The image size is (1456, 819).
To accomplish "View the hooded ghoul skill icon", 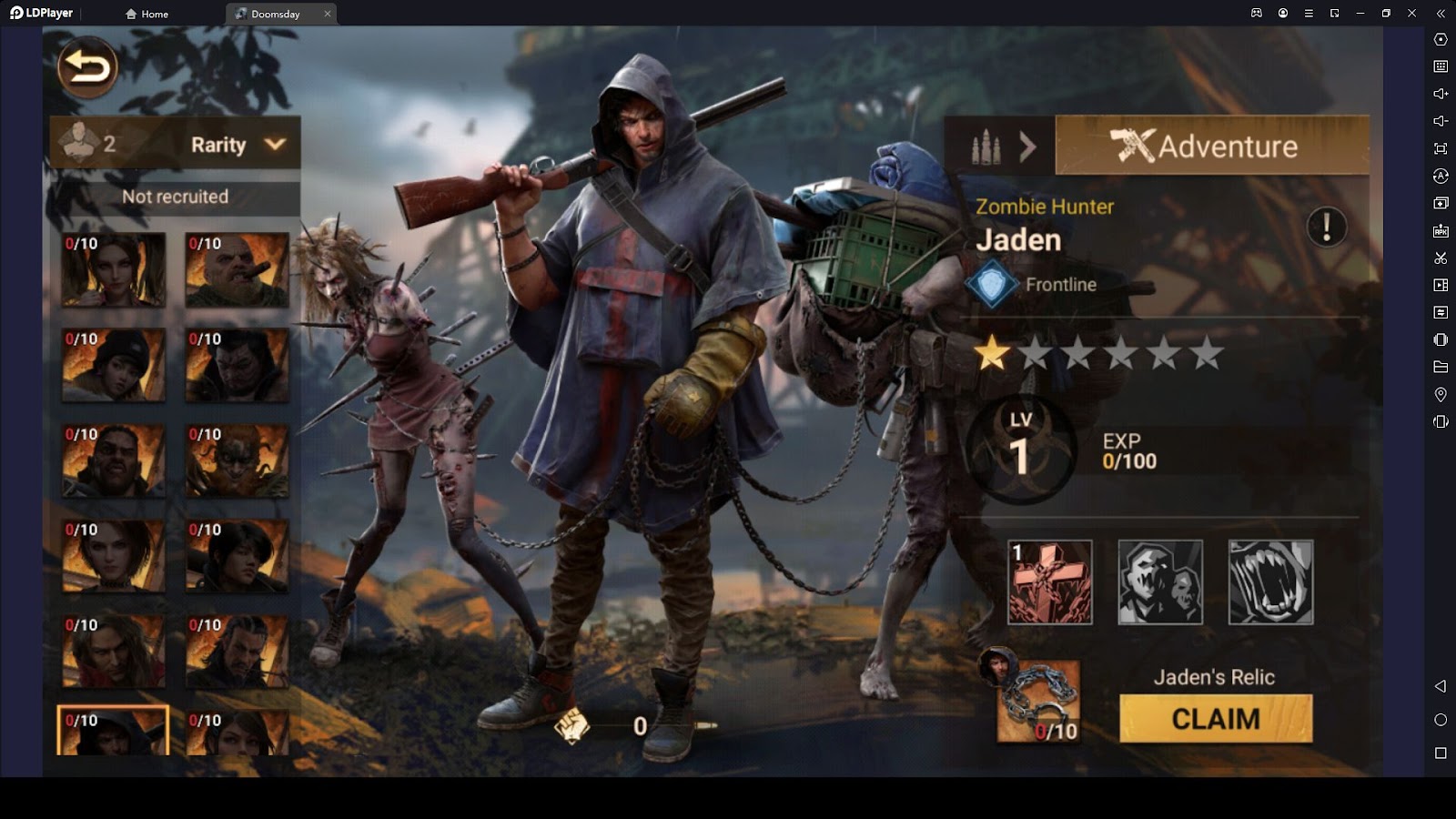I will click(x=1160, y=582).
